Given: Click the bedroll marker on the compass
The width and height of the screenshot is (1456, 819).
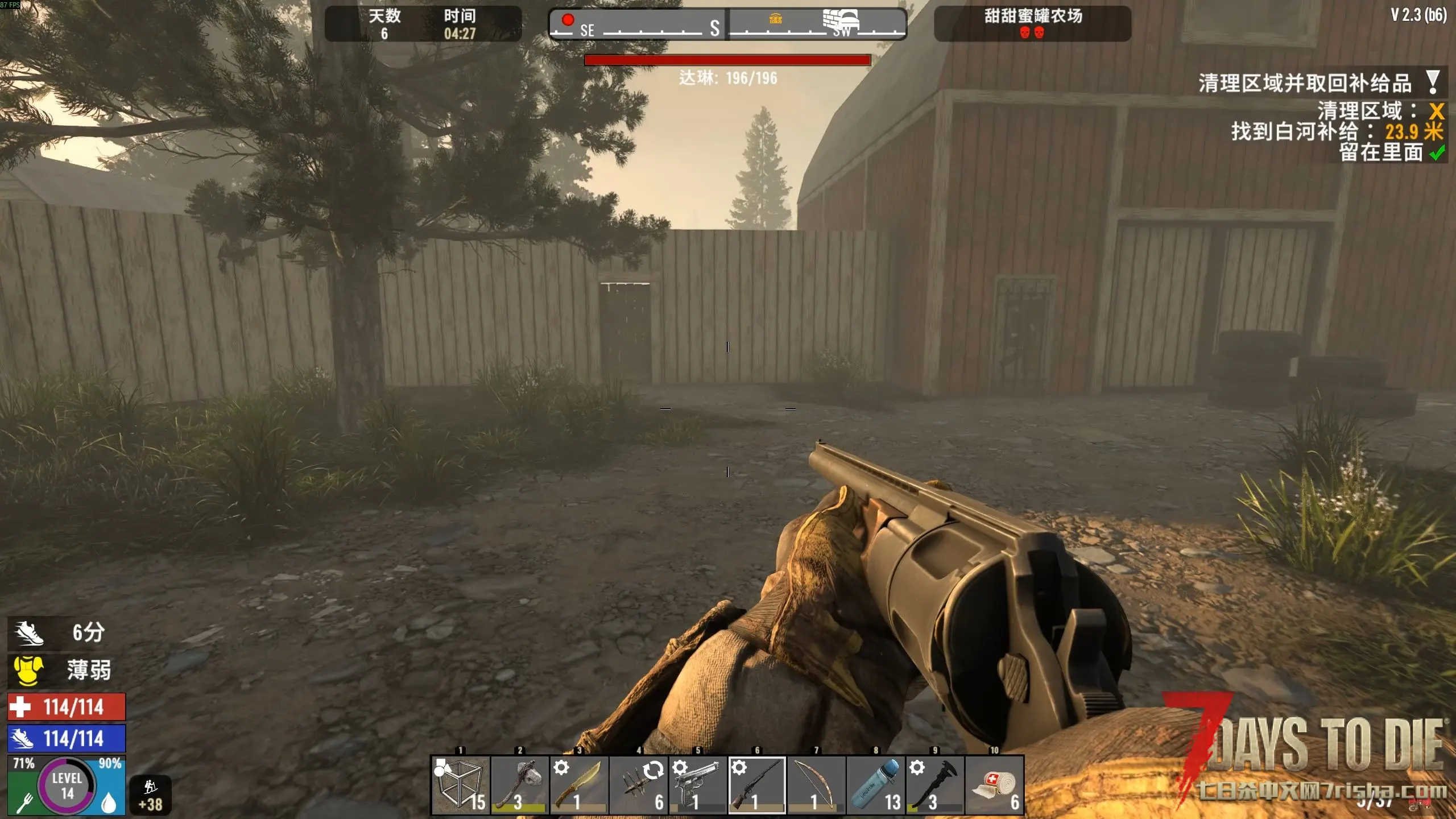Looking at the screenshot, I should tap(841, 20).
